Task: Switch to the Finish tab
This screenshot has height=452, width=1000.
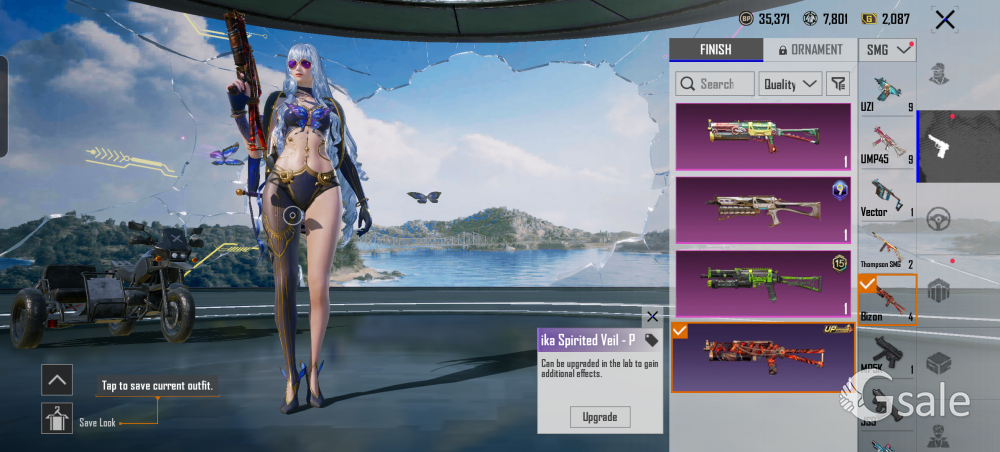Action: tap(715, 50)
